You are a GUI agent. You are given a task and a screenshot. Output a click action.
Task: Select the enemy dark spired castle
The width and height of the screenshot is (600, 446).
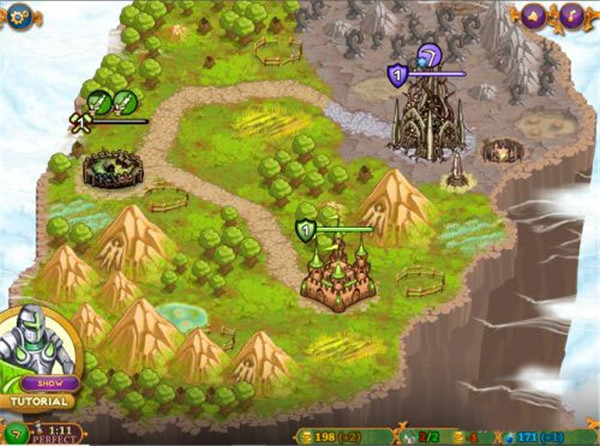coord(428,122)
